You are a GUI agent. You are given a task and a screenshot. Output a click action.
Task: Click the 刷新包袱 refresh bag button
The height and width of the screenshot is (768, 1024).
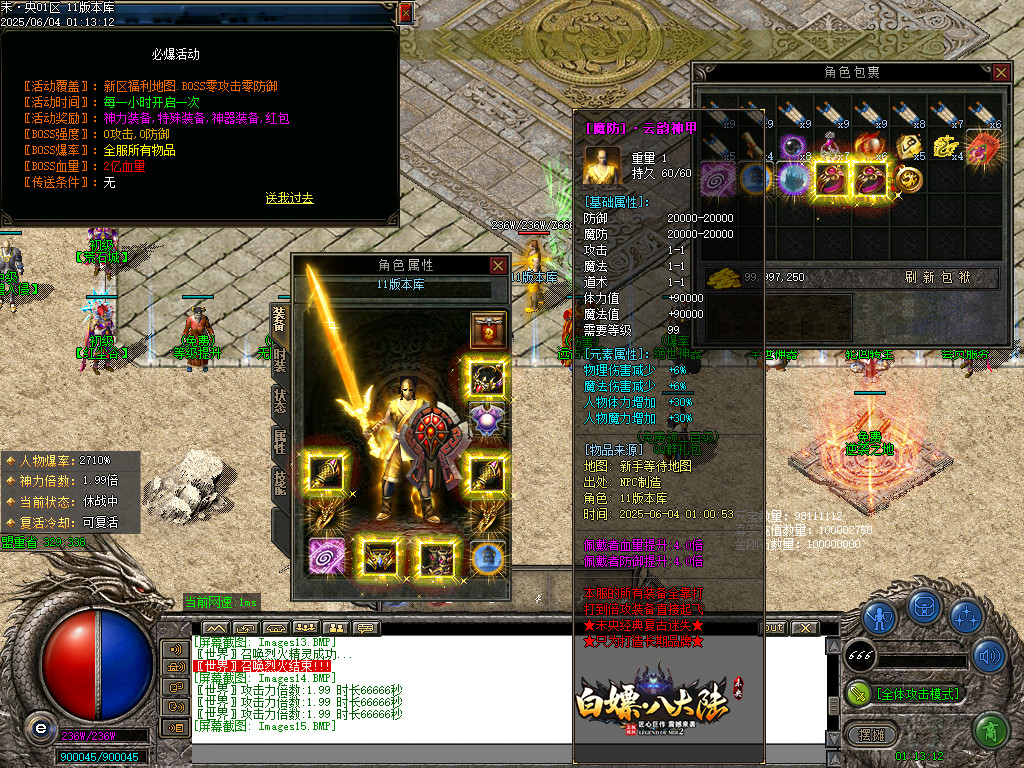tap(937, 277)
